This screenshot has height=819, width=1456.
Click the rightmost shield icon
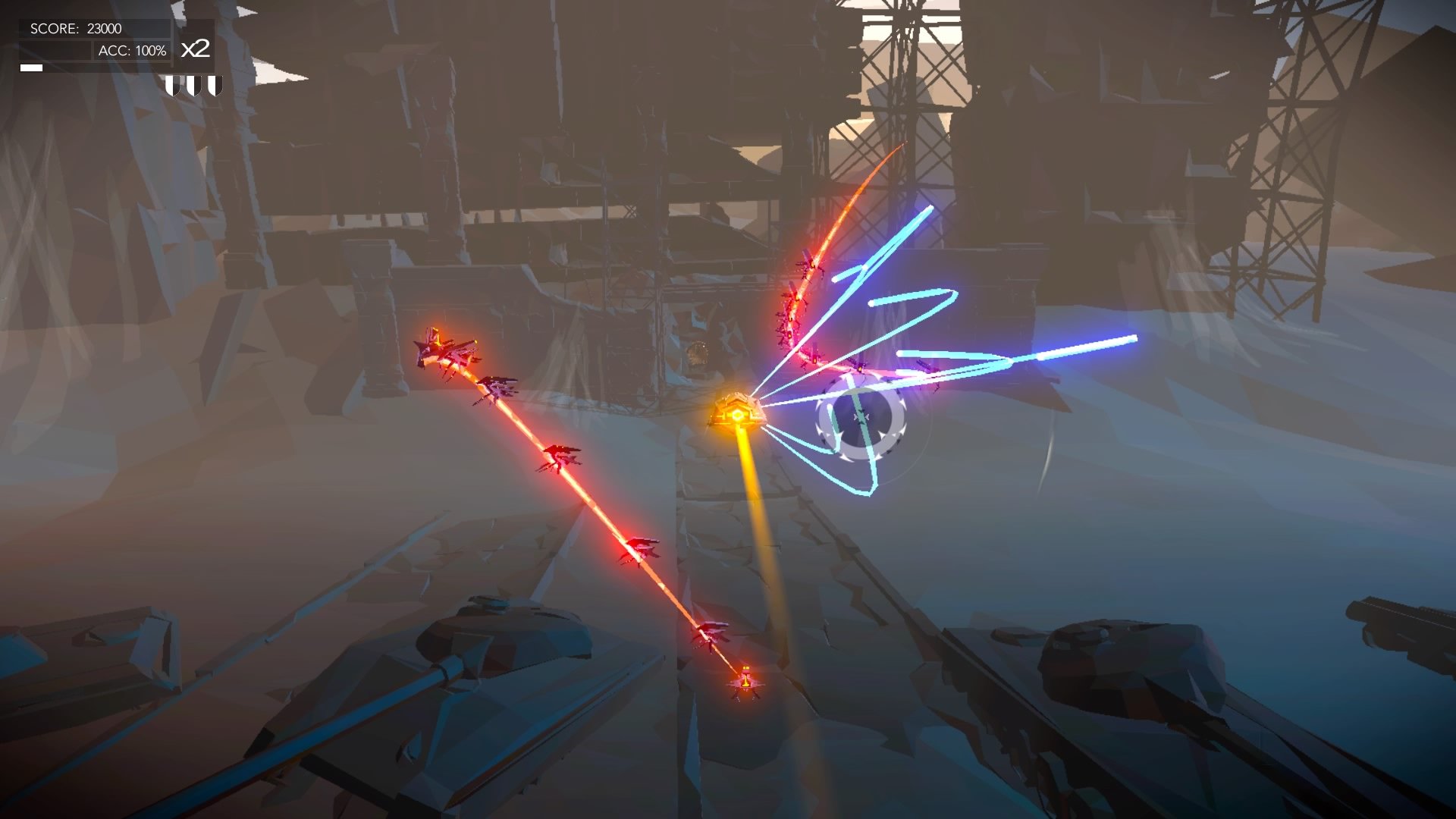tap(216, 87)
